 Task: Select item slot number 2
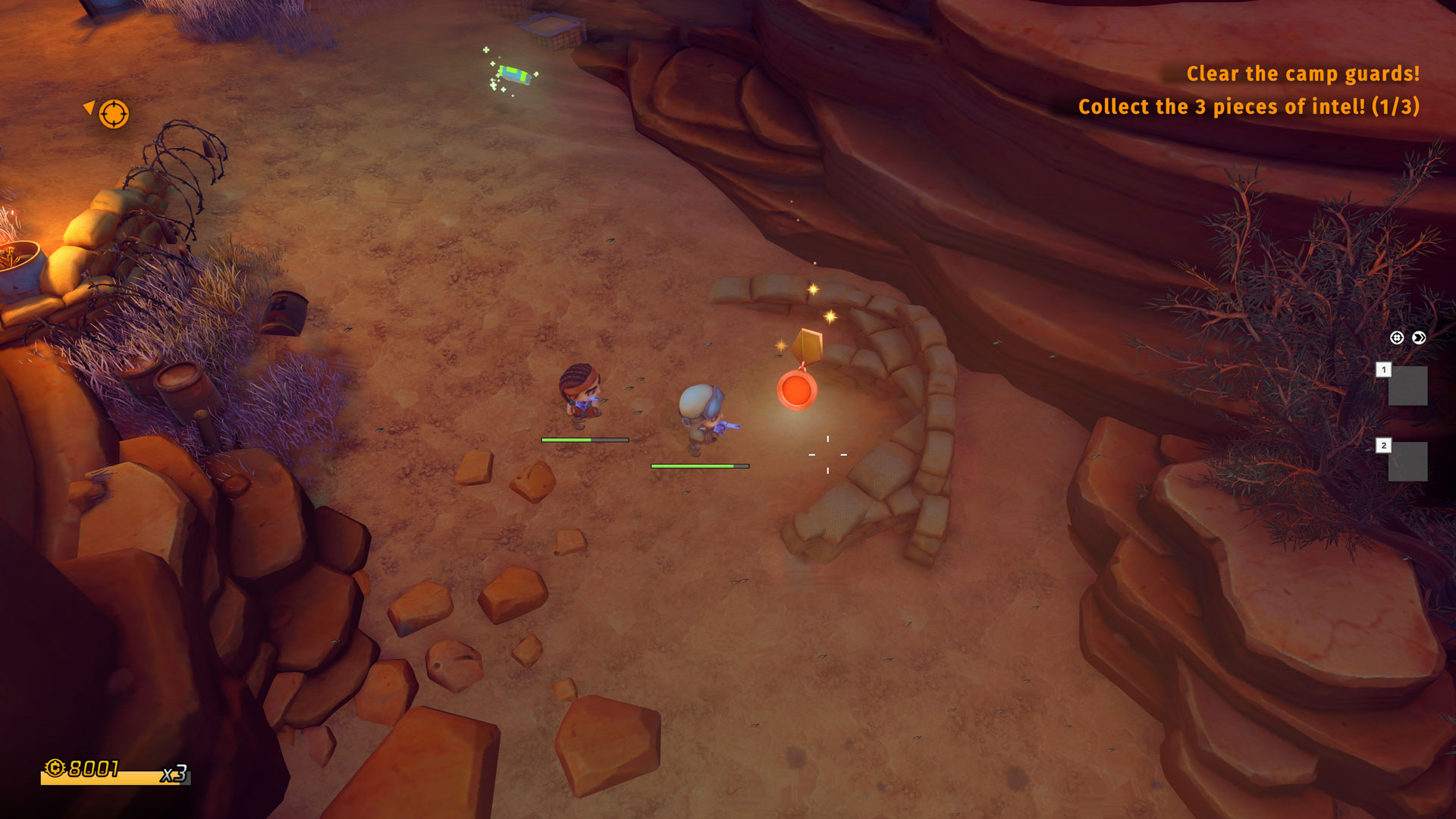[1407, 461]
